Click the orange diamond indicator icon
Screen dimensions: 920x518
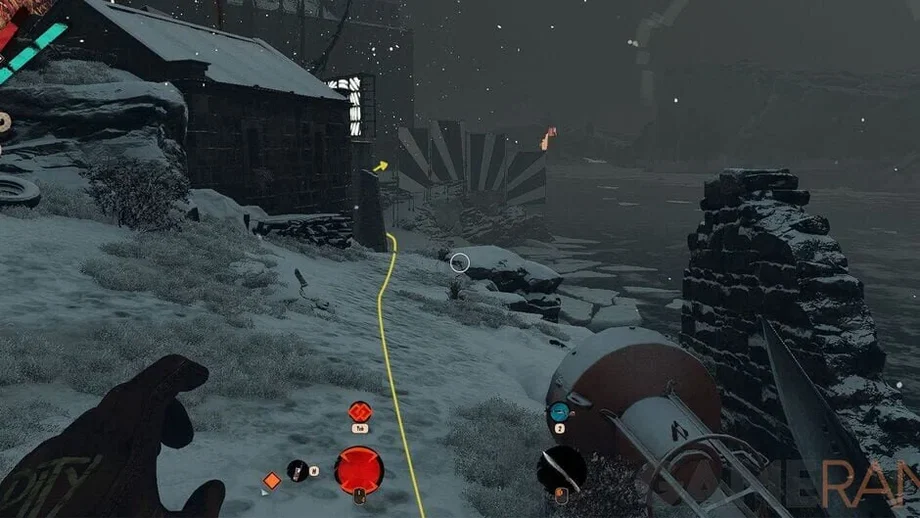point(271,481)
